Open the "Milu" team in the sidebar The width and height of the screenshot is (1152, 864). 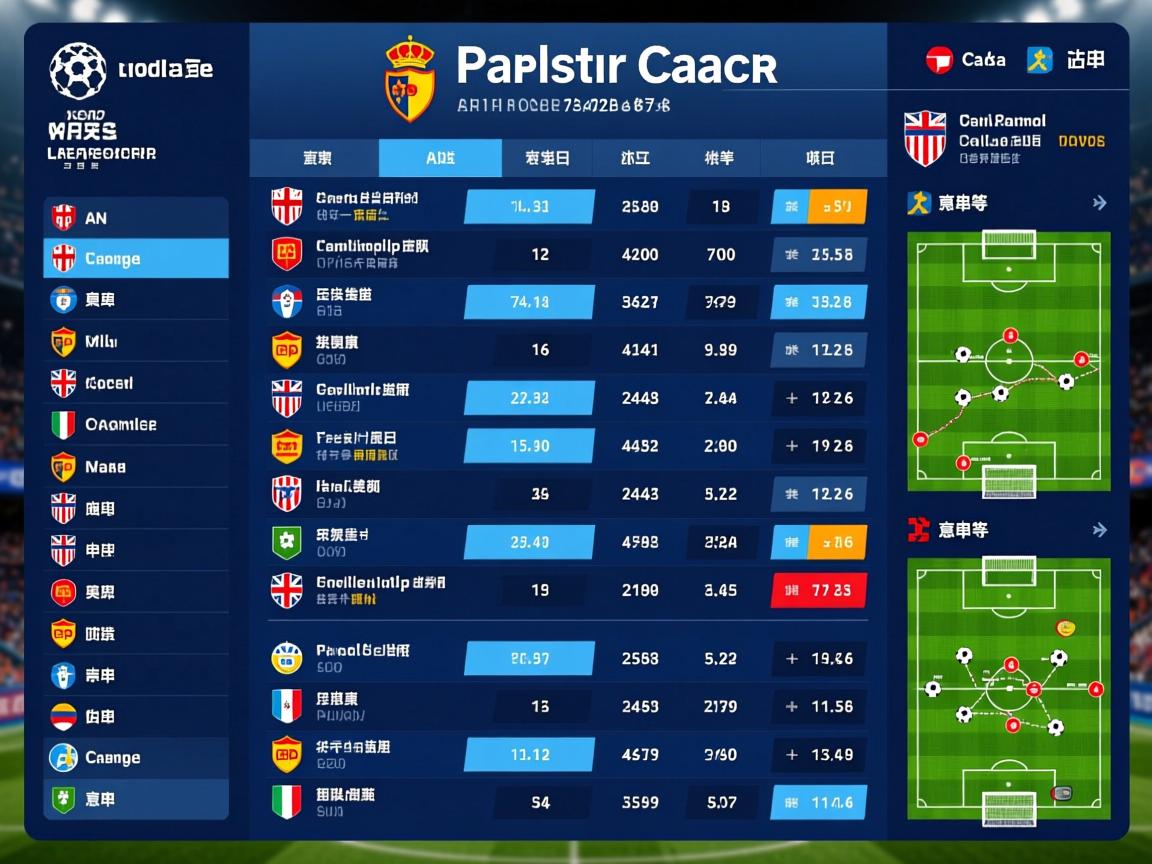click(136, 342)
